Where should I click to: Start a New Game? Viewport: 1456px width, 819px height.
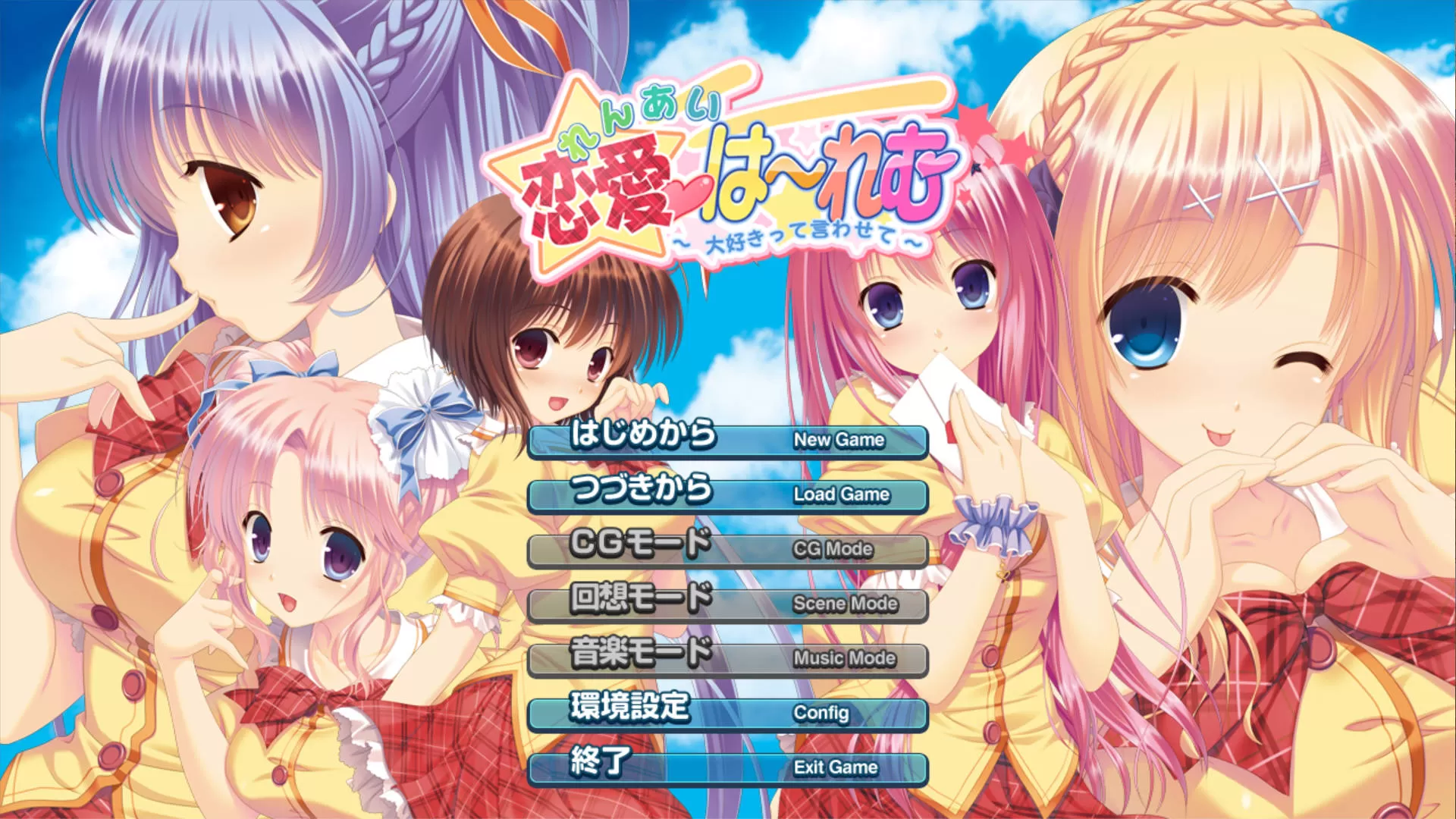click(x=728, y=441)
